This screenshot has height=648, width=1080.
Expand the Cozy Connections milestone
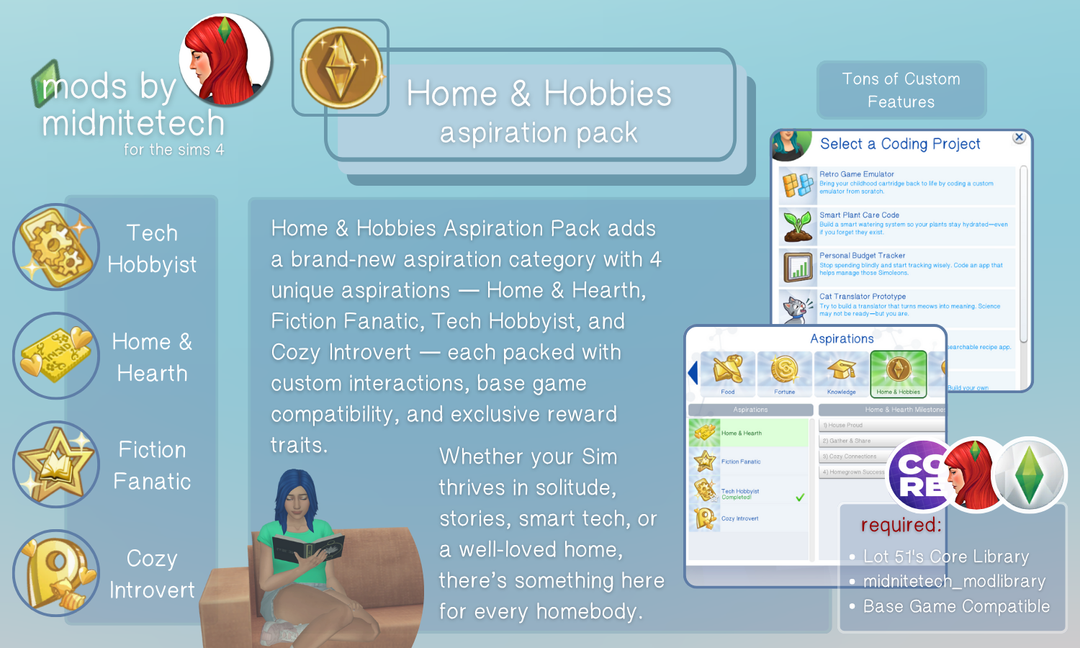(880, 456)
